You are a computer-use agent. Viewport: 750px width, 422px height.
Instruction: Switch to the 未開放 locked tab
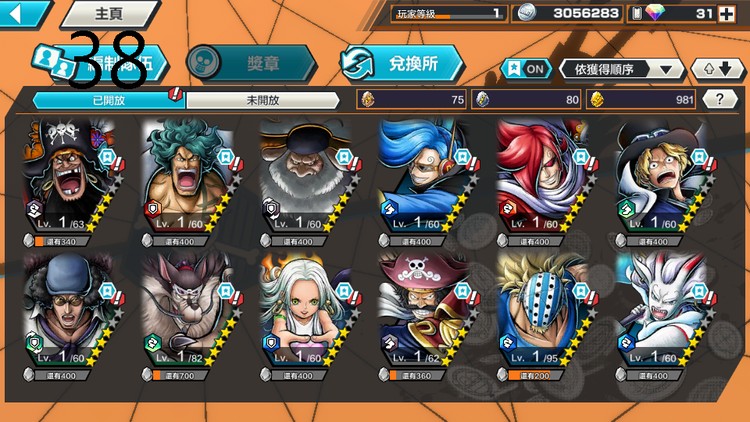point(261,99)
